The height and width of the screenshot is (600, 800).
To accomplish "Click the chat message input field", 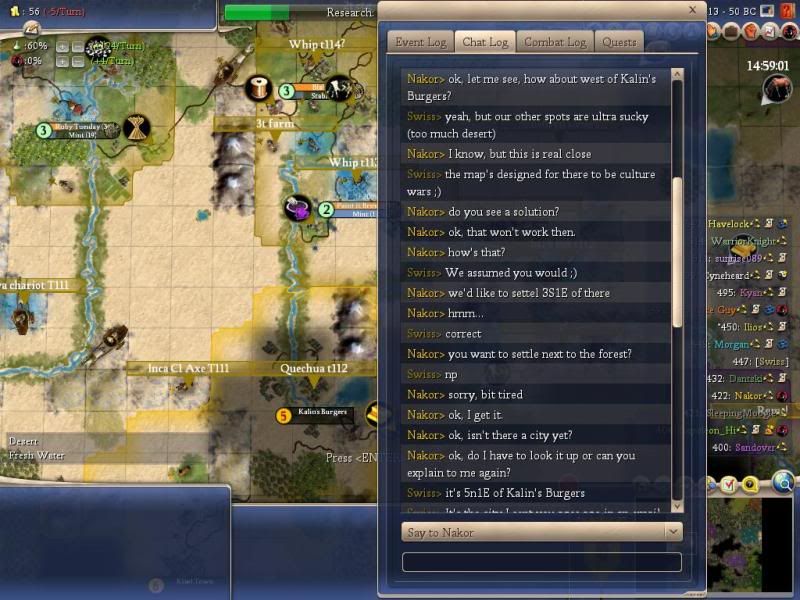I will (x=541, y=562).
